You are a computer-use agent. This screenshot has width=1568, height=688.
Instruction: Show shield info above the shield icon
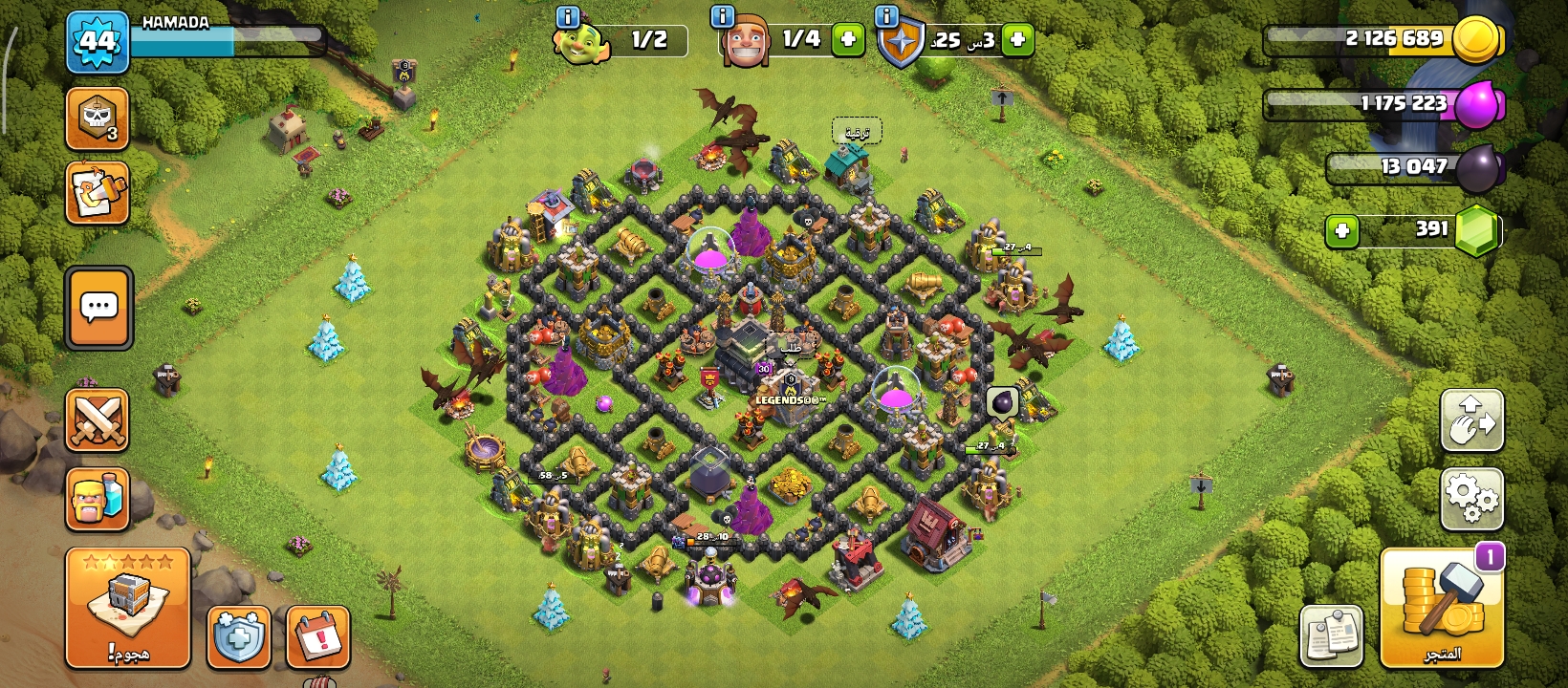[887, 16]
